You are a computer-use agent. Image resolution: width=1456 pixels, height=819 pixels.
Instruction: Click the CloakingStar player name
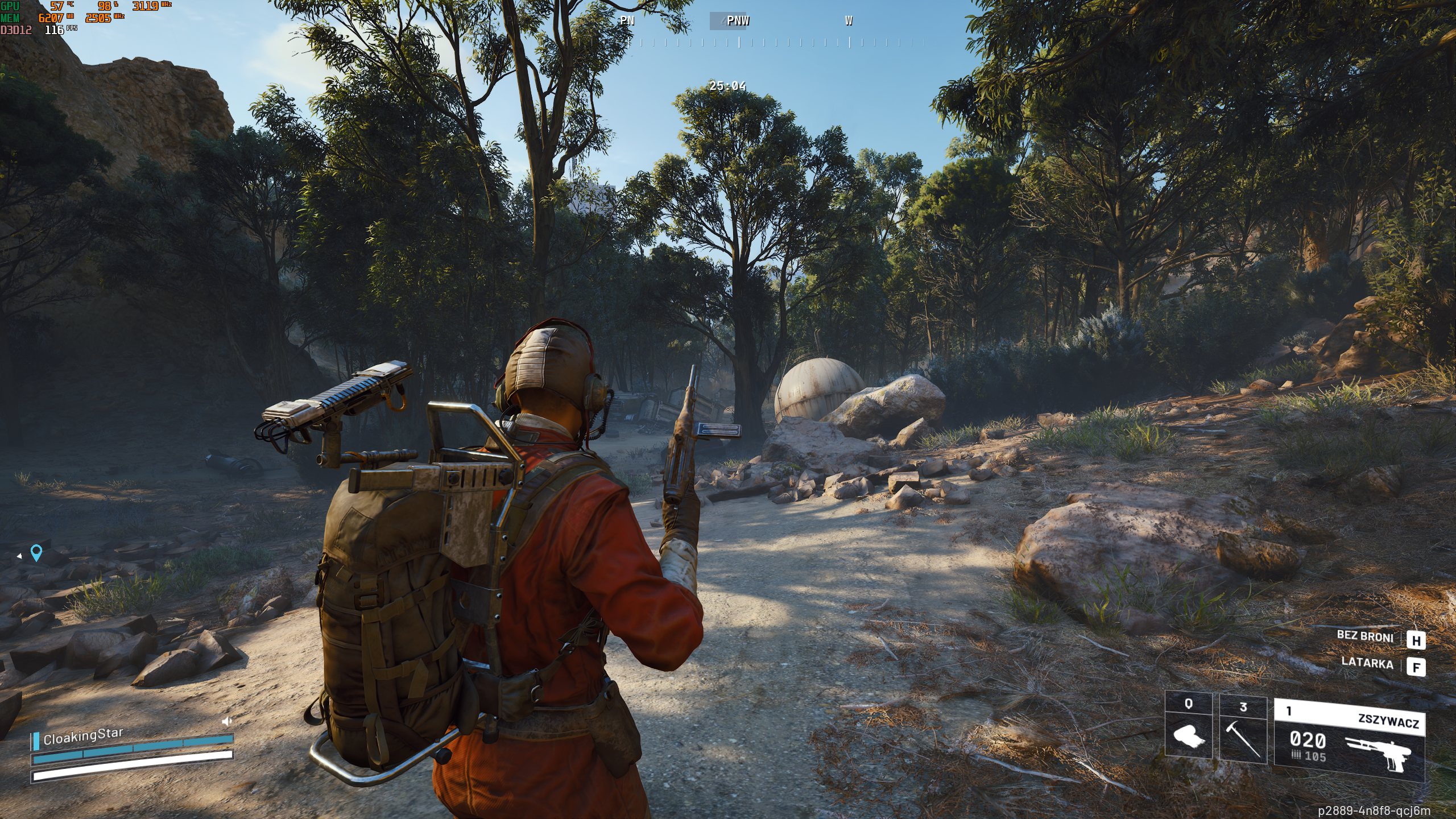point(83,737)
